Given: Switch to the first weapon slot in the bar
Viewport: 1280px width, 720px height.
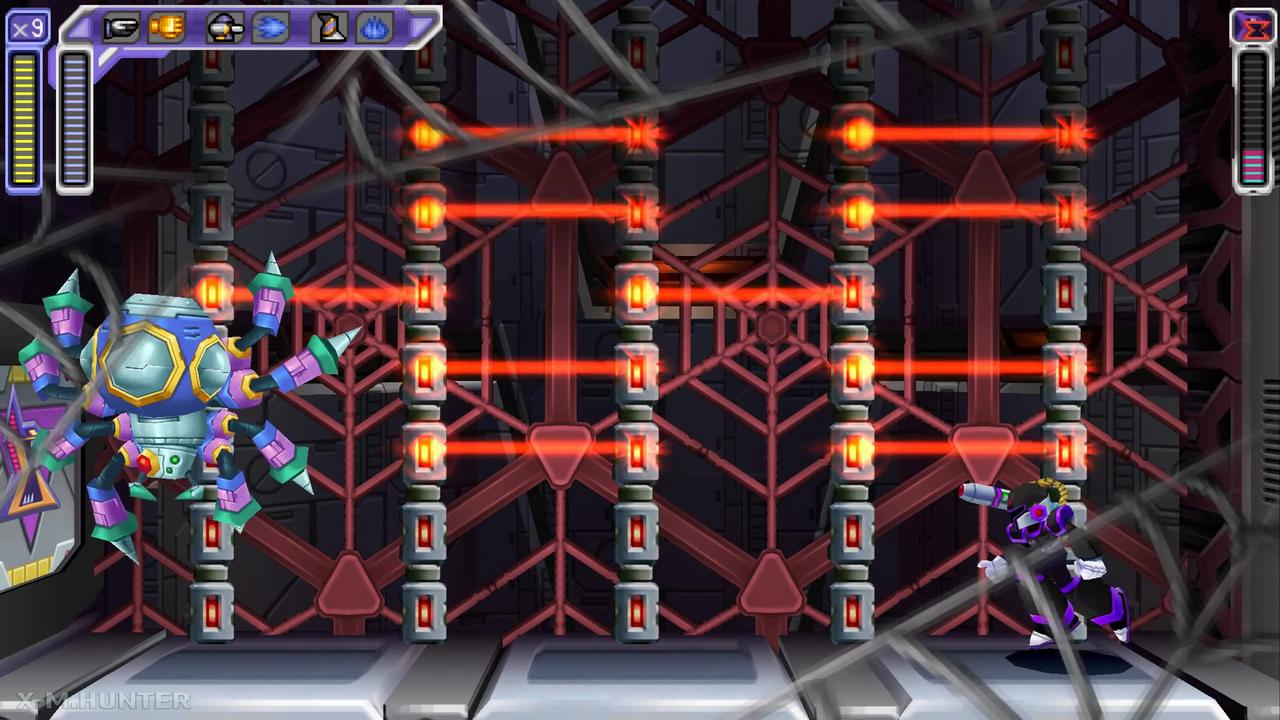Looking at the screenshot, I should coord(120,27).
